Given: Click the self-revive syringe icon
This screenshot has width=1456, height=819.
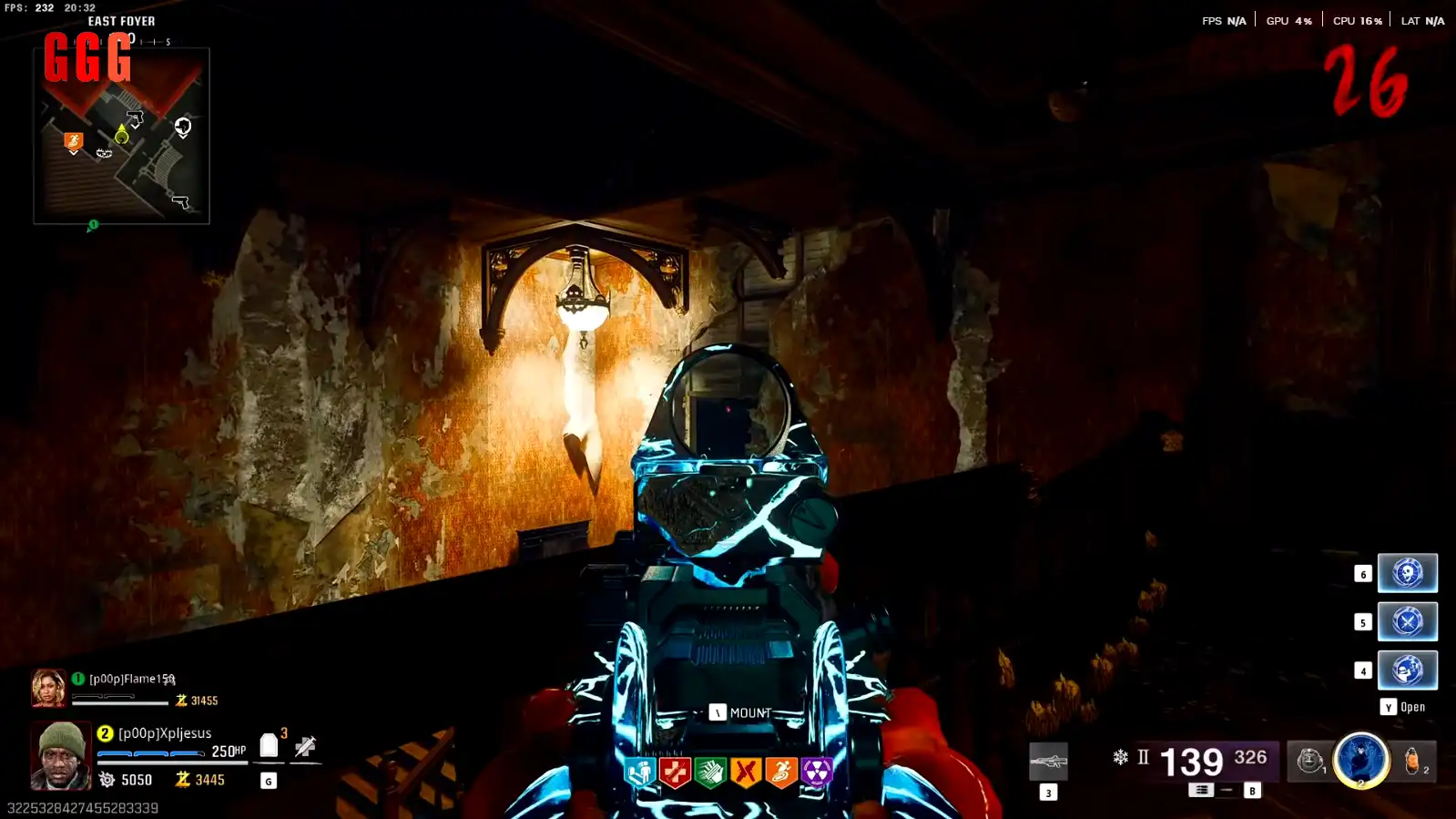Looking at the screenshot, I should coord(305,748).
